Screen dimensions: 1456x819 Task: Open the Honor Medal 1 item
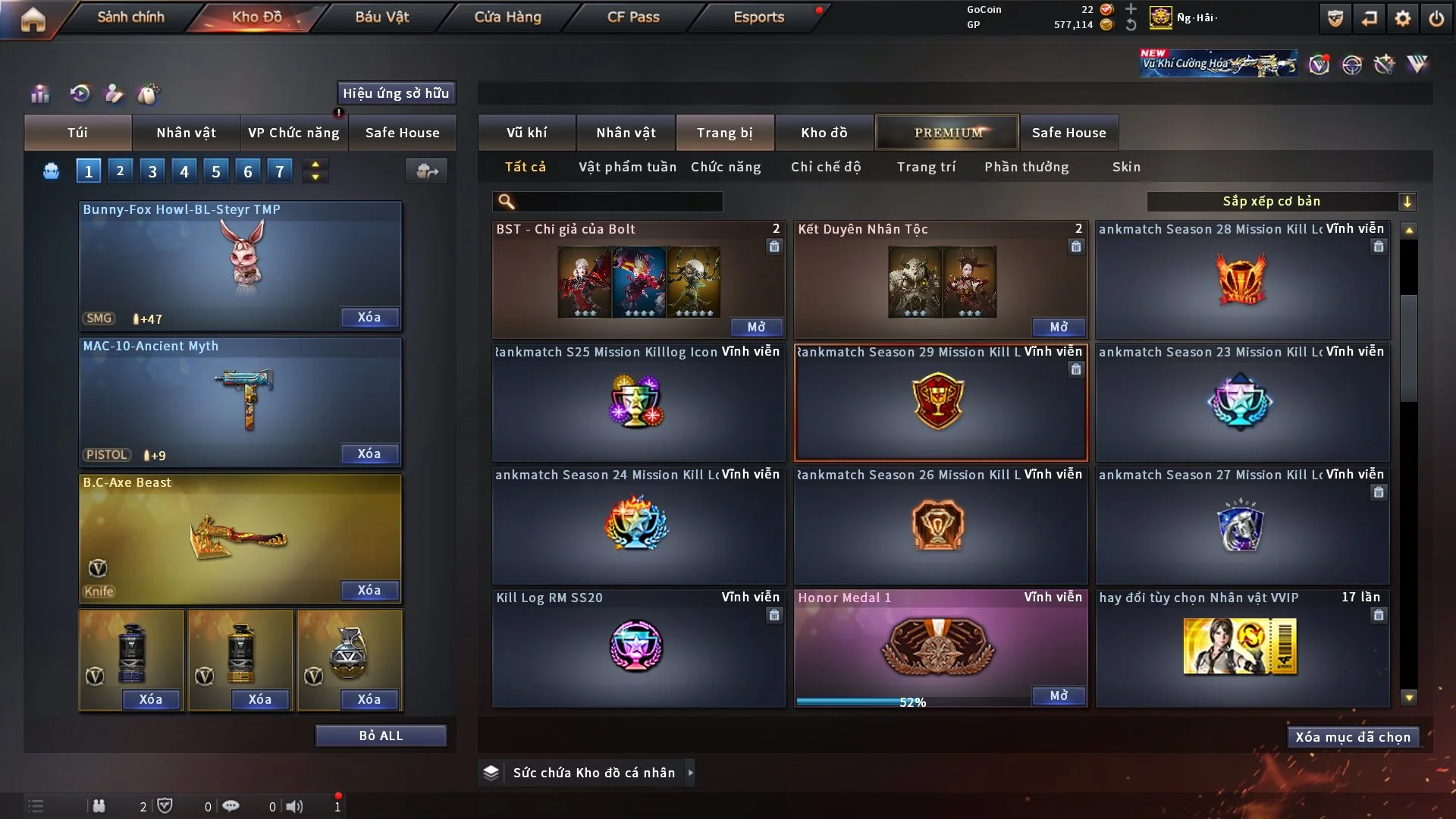(x=1059, y=695)
